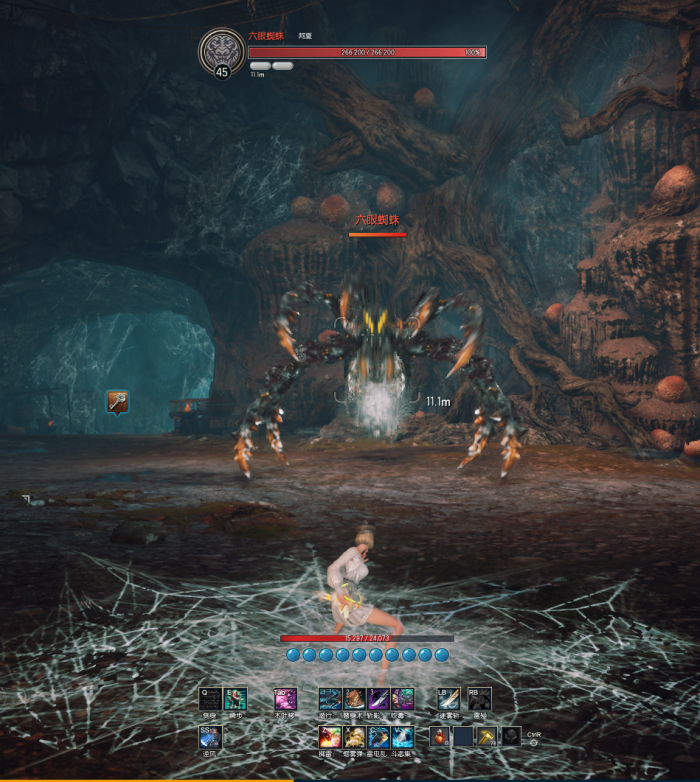
Task: Use the brown claw skill in slot 2
Action: 354,699
